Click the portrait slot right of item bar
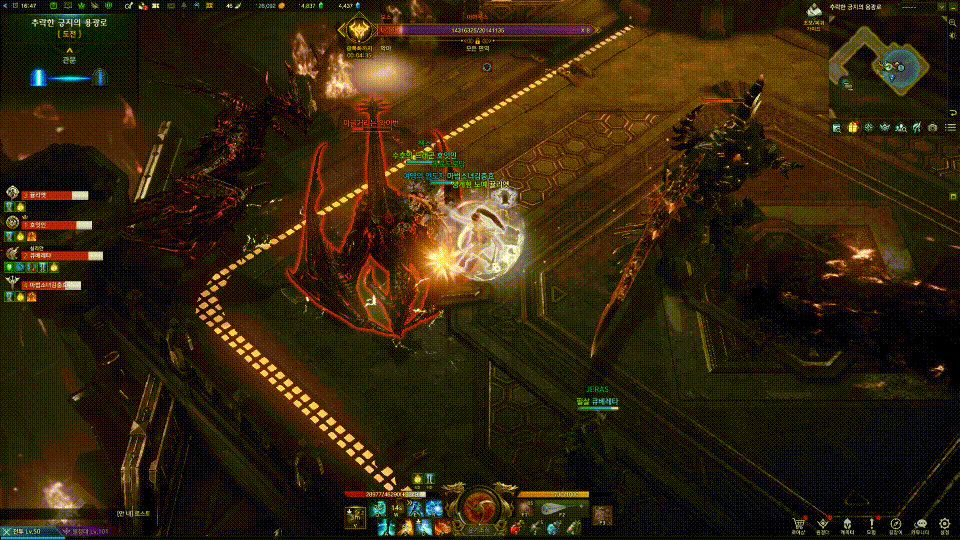This screenshot has width=960, height=540. click(x=601, y=514)
